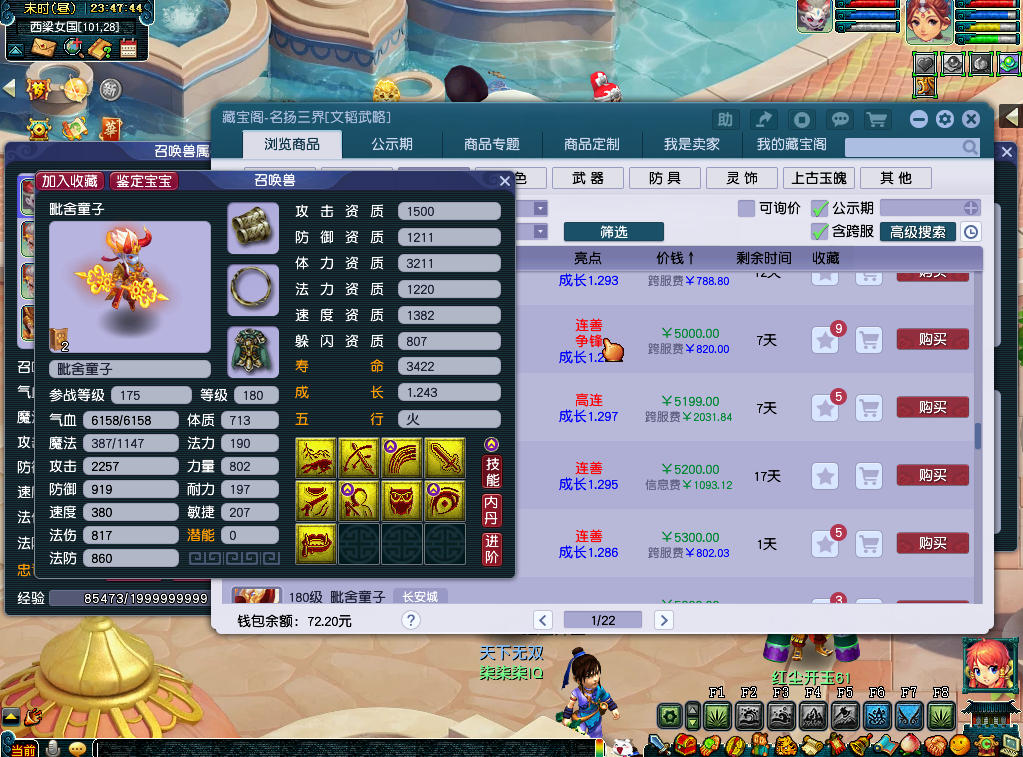Open the 商品专题 tab
Screen dimensions: 1023x757
[x=492, y=144]
